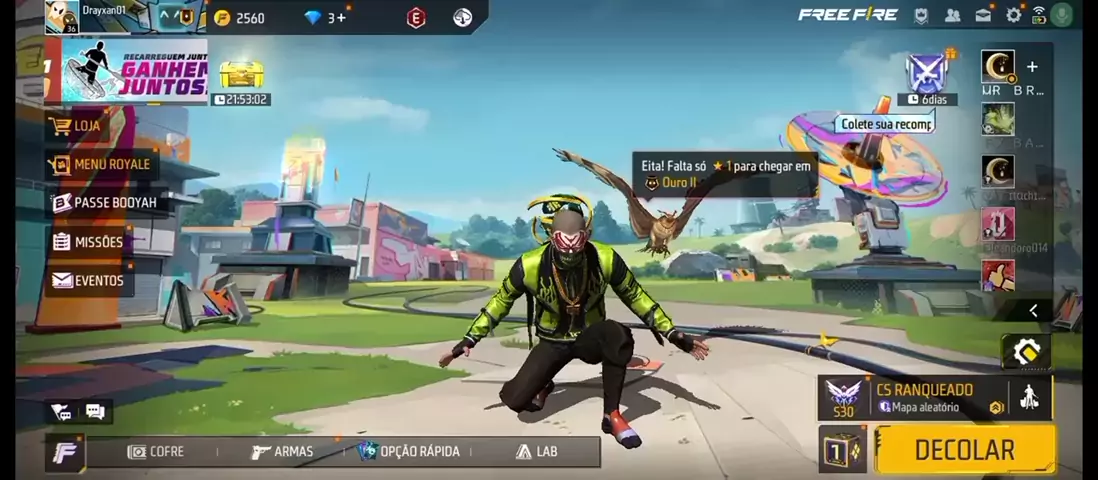
Task: Open the LAB tab
Action: [x=536, y=452]
